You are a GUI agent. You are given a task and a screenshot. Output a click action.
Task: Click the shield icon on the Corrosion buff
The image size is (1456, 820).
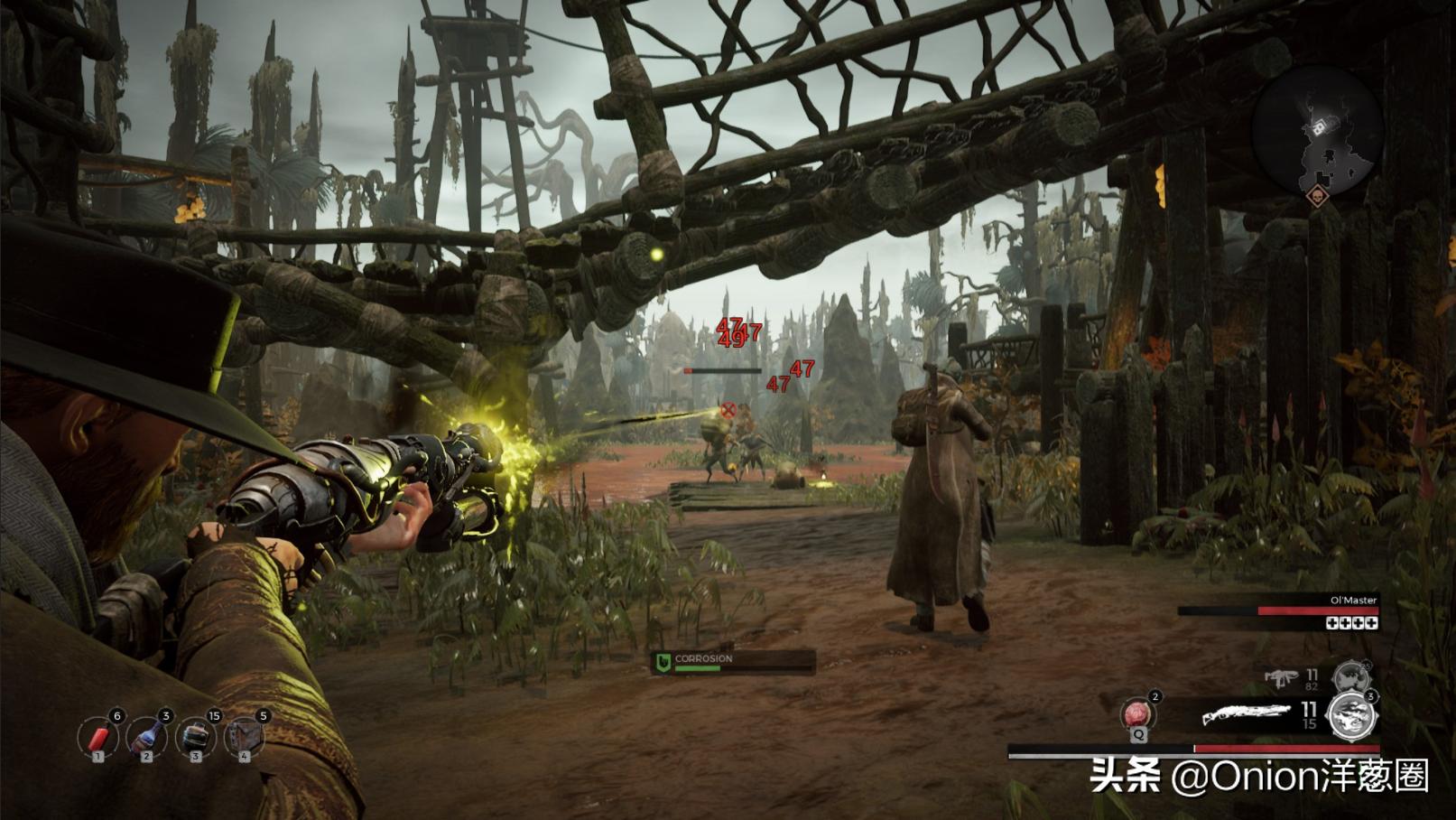pos(665,660)
